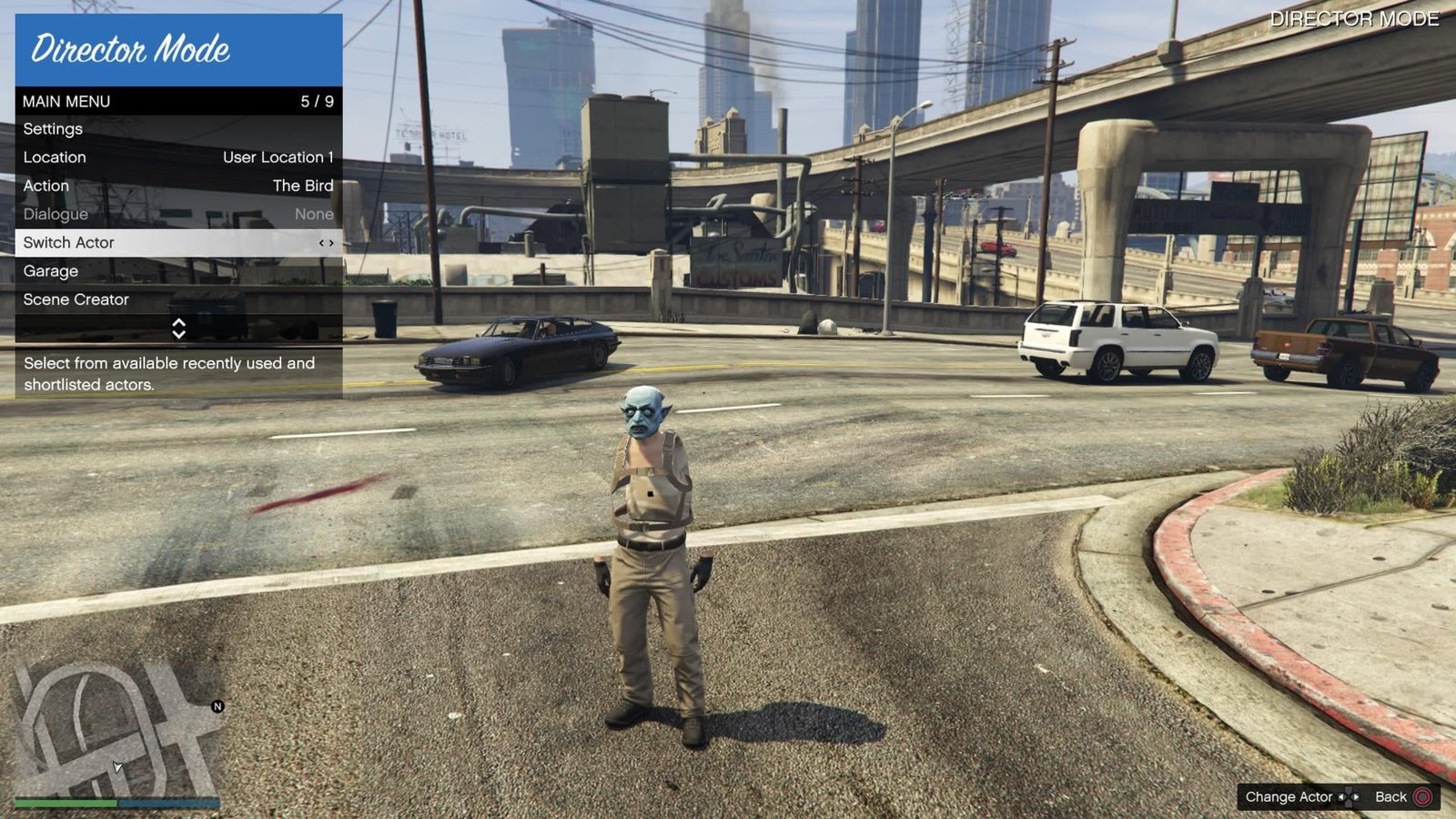The width and height of the screenshot is (1456, 819).
Task: Click the right arrow of Switch Actor selector
Action: 331,243
